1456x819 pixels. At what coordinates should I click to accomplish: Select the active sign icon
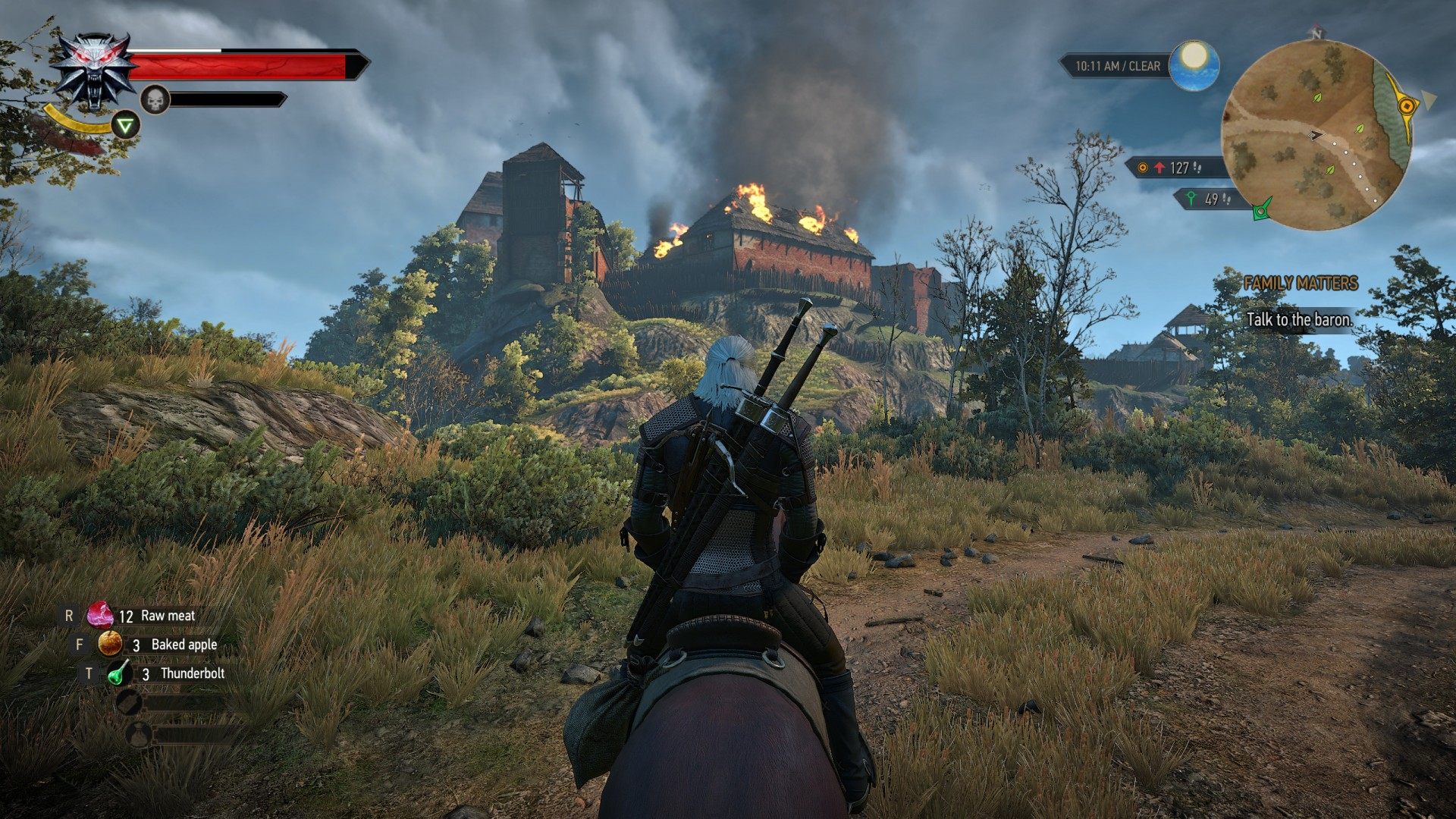pos(126,124)
